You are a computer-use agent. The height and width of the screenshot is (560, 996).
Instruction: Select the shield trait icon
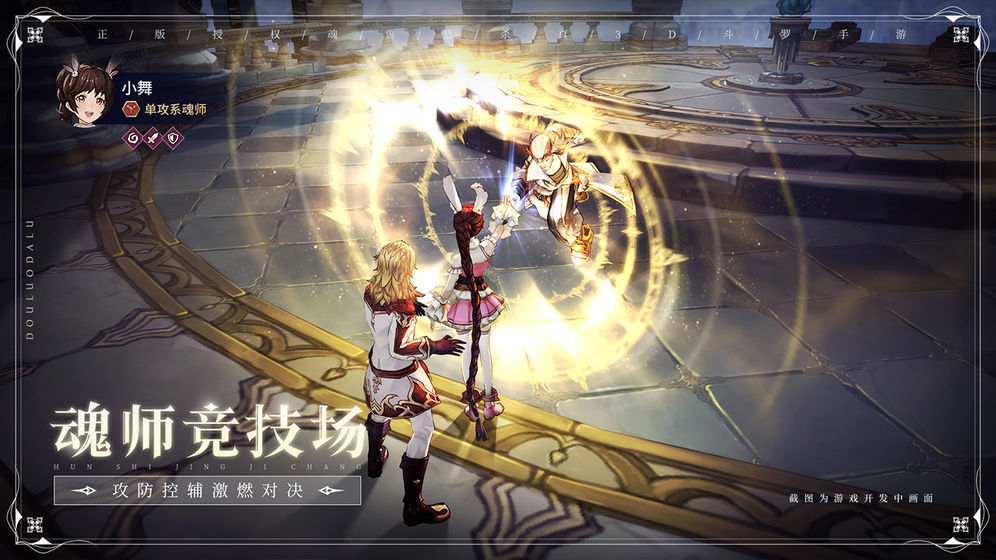tap(172, 138)
